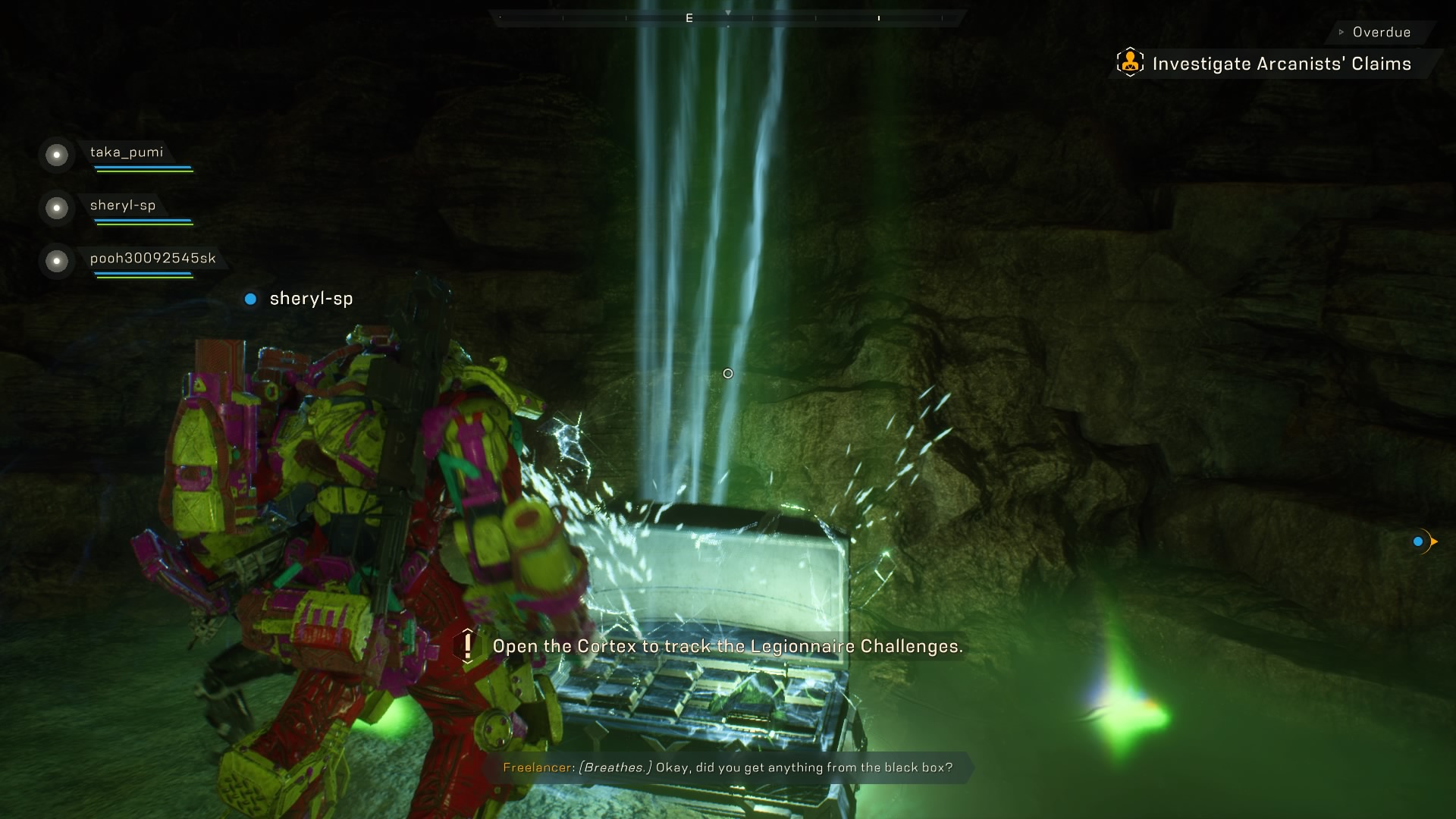Click the Overdue label text
Screen dimensions: 1456x819
[1380, 32]
